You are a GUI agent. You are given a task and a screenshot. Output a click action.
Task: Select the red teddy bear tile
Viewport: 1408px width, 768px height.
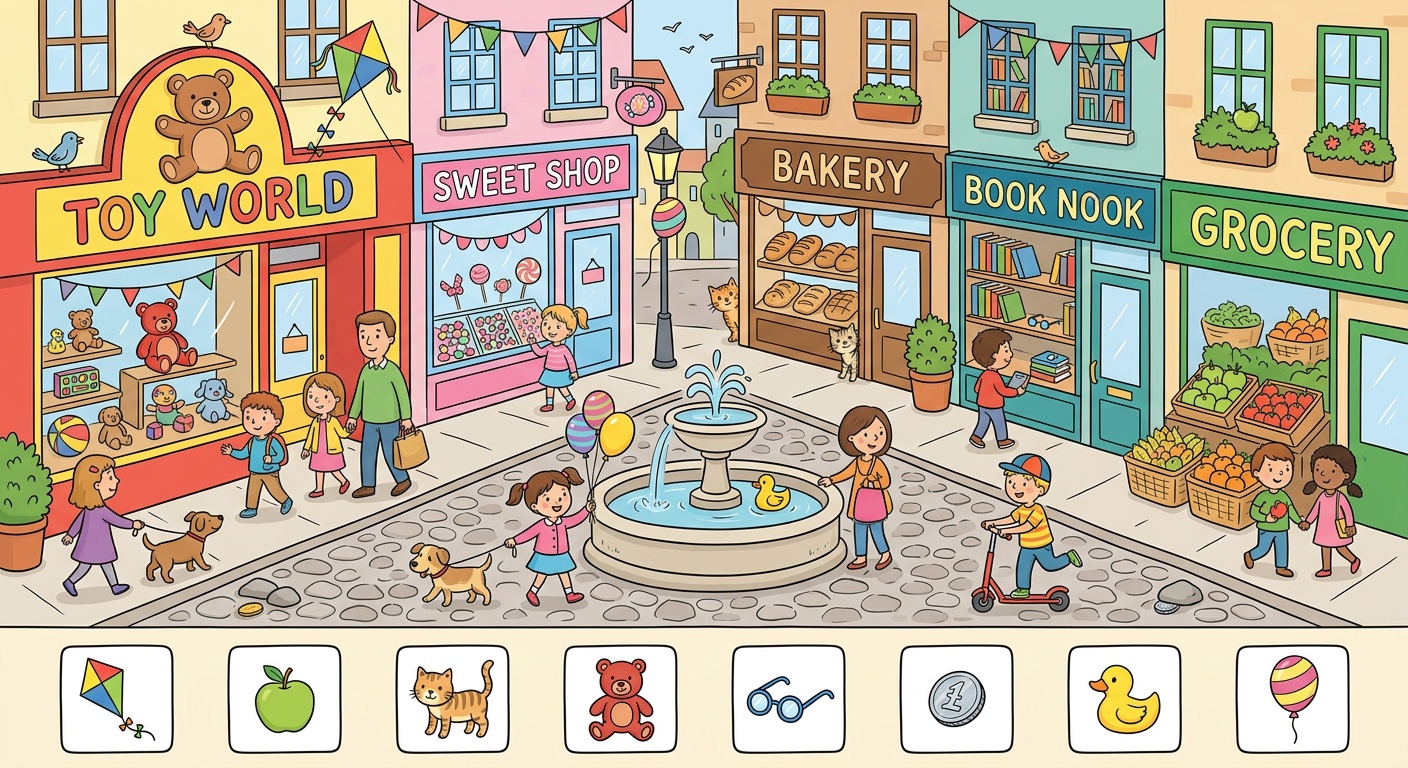tap(620, 698)
